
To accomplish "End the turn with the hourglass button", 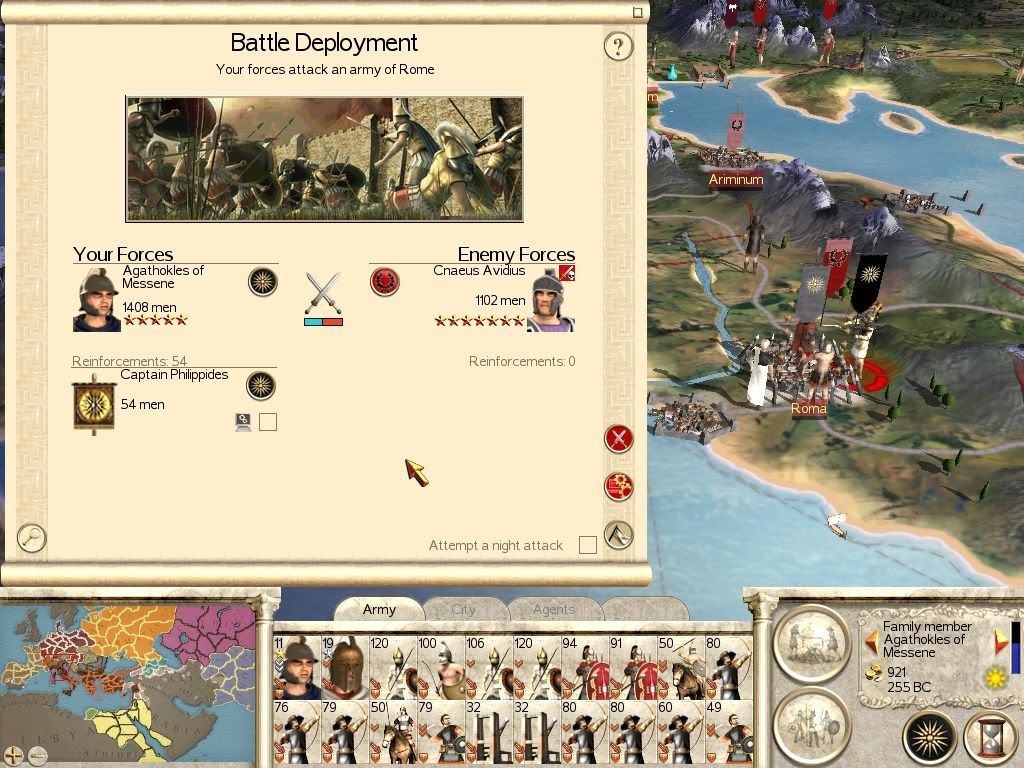I will pos(990,738).
